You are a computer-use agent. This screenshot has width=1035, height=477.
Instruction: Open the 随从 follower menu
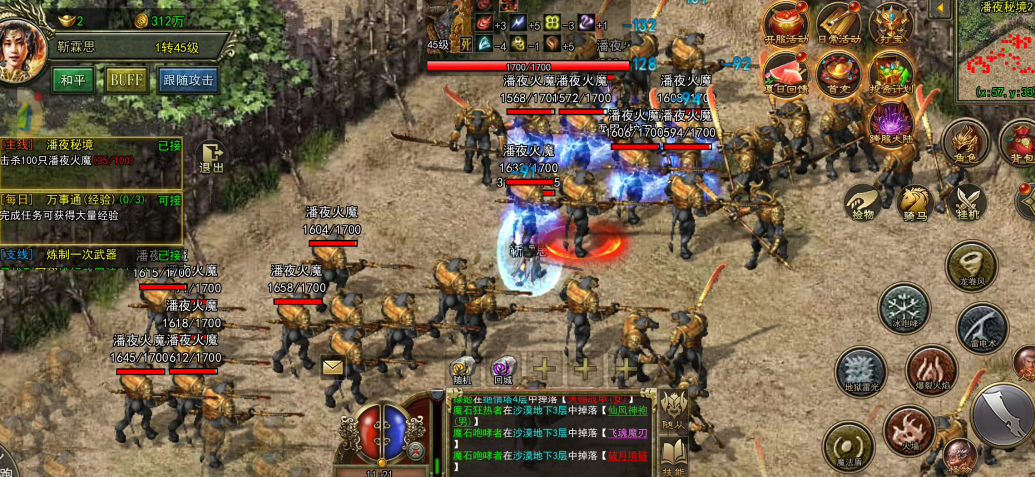(673, 409)
